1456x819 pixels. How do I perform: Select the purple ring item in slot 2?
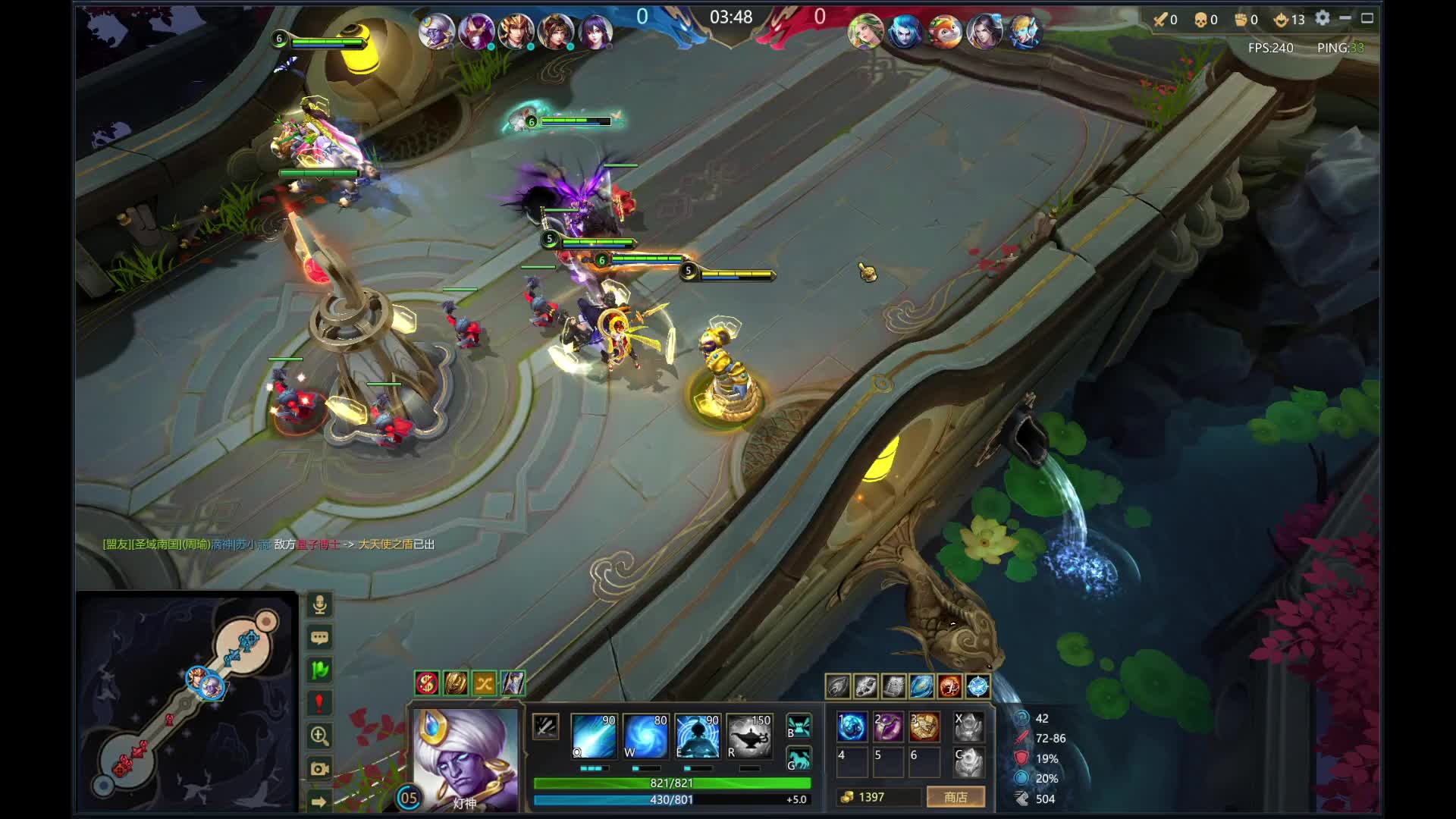(888, 726)
